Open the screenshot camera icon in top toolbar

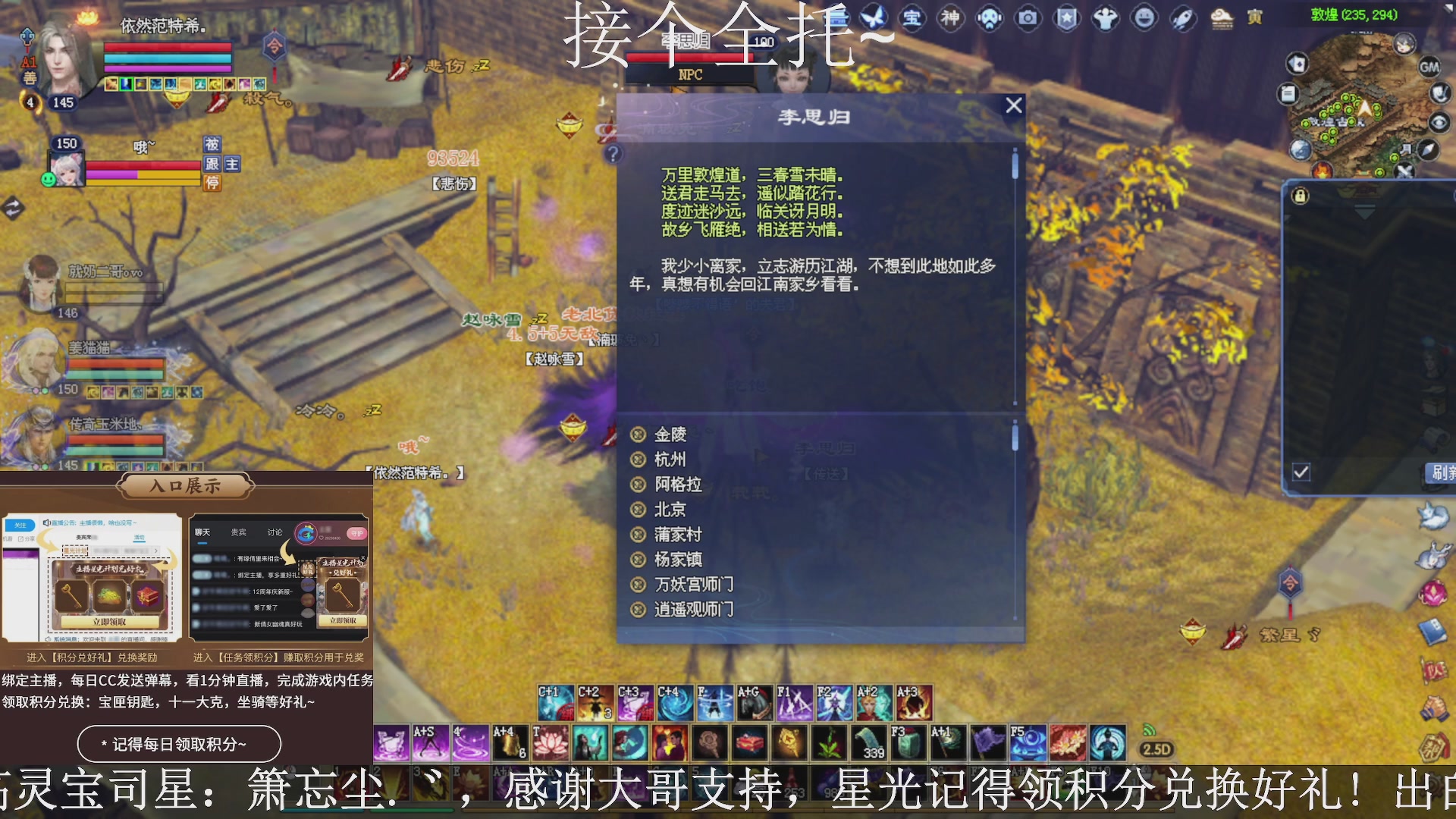click(x=1028, y=18)
